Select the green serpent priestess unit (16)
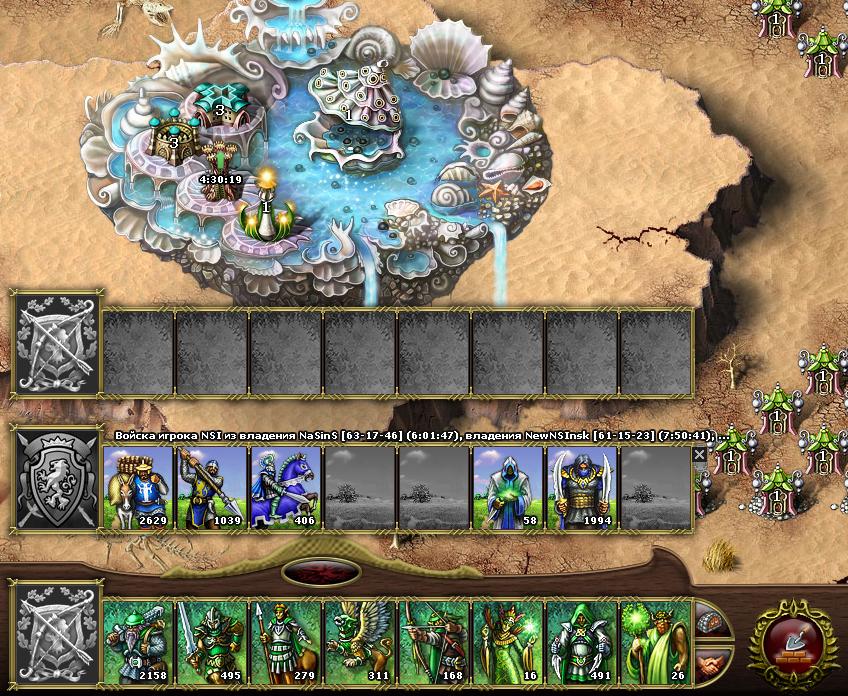Screen dimensions: 848x696 pos(509,641)
